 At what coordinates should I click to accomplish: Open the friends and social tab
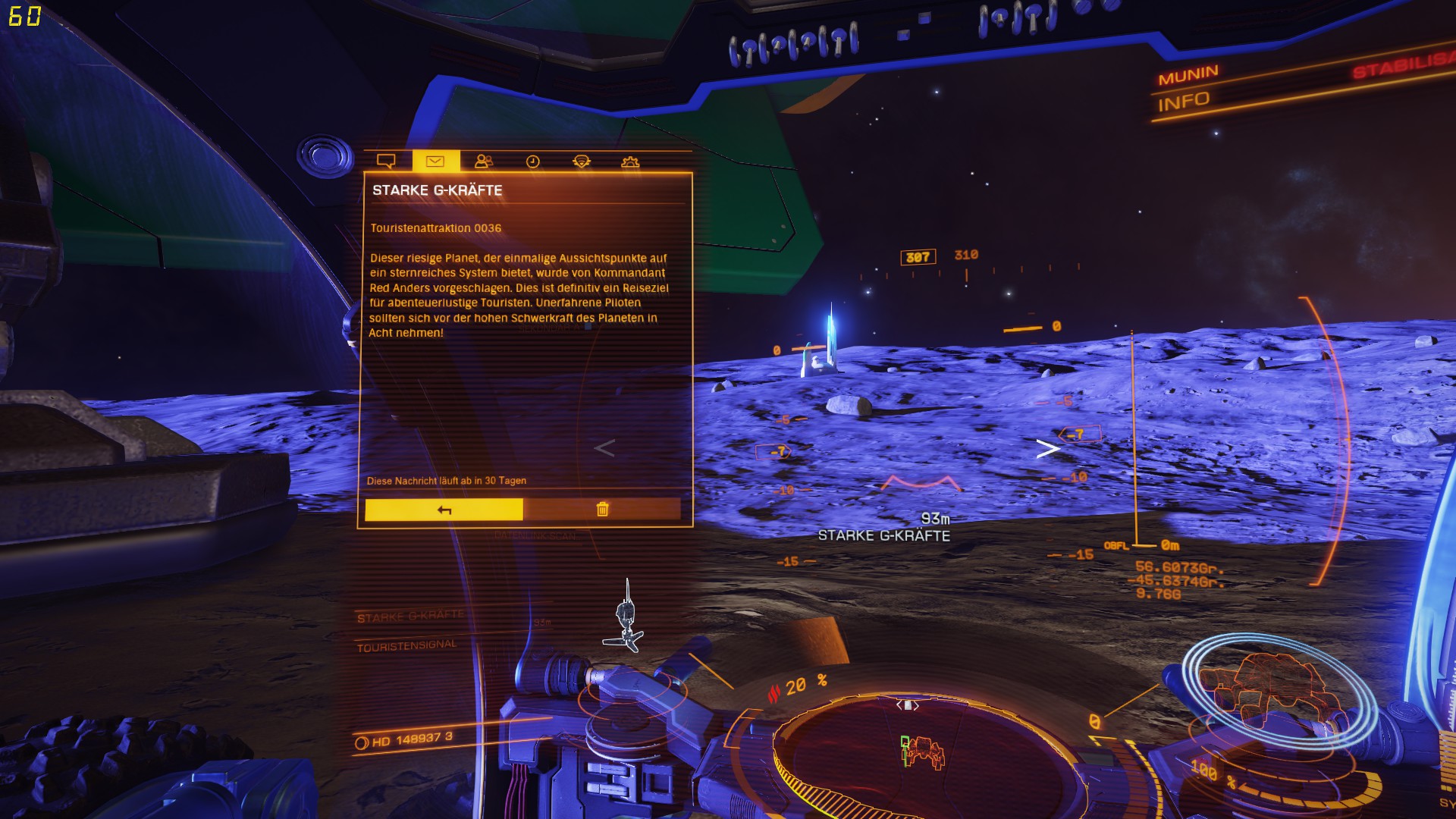point(484,161)
